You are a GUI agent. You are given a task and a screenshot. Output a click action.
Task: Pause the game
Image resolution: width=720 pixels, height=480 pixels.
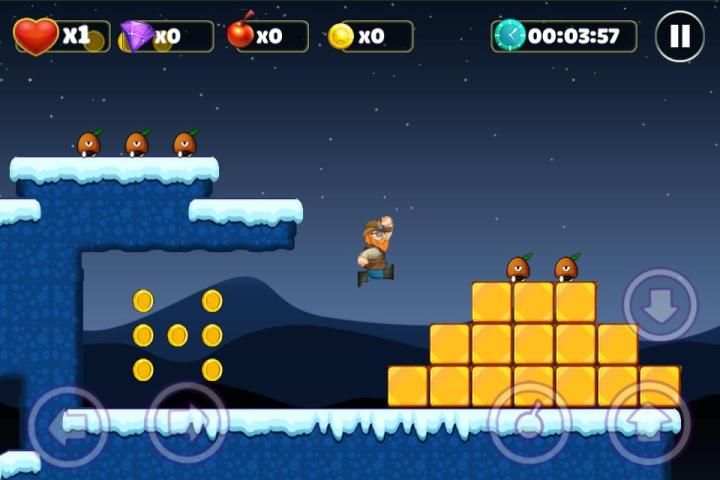[679, 37]
